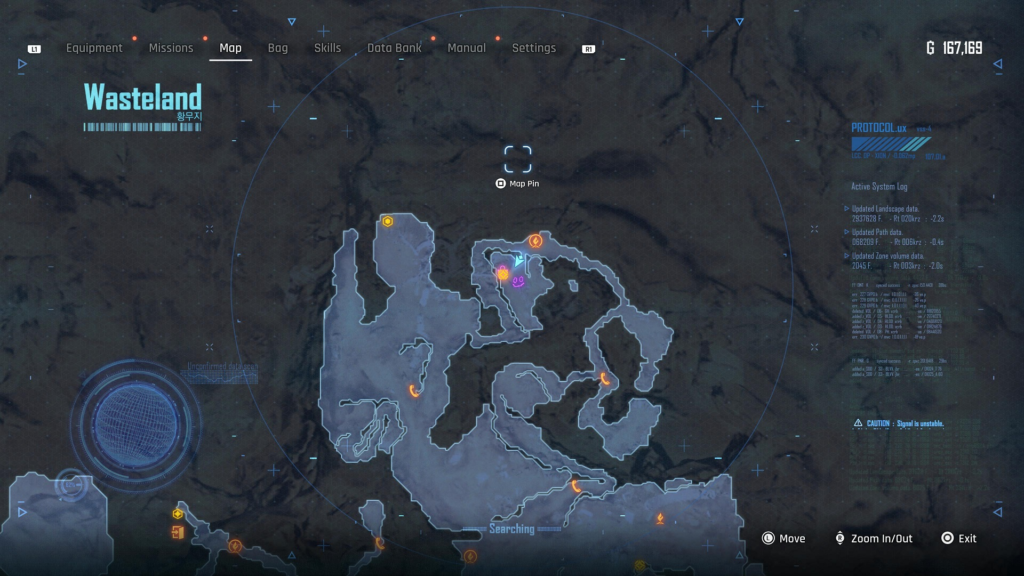Open the Settings tab
Image resolution: width=1024 pixels, height=576 pixels.
pyautogui.click(x=534, y=48)
